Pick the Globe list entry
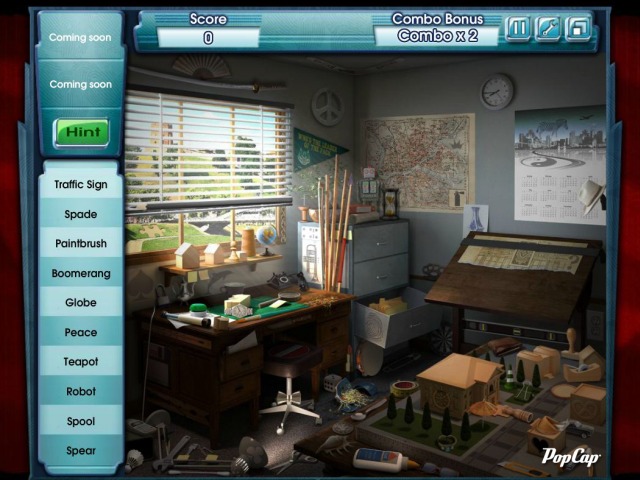This screenshot has width=640, height=480. [81, 303]
